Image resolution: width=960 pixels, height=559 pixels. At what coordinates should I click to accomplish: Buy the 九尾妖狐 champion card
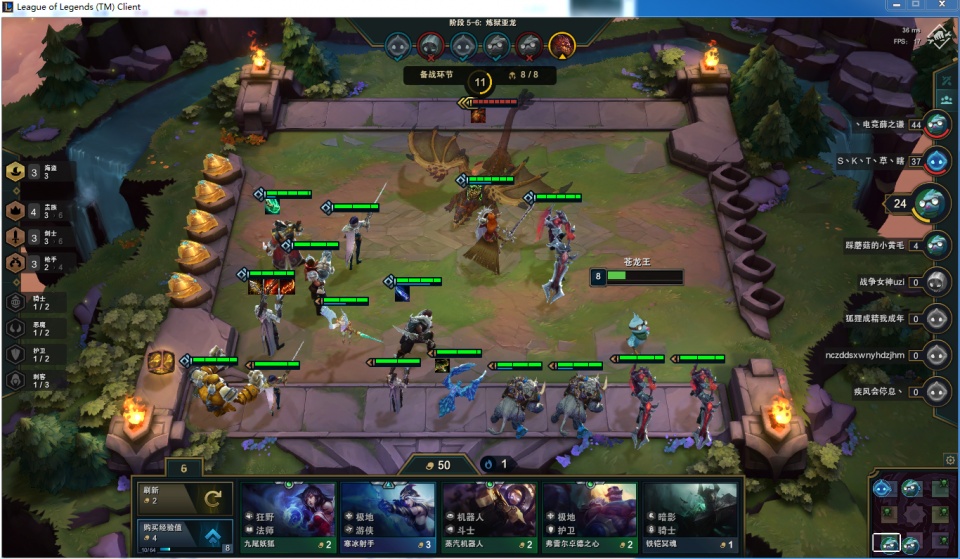tap(288, 516)
